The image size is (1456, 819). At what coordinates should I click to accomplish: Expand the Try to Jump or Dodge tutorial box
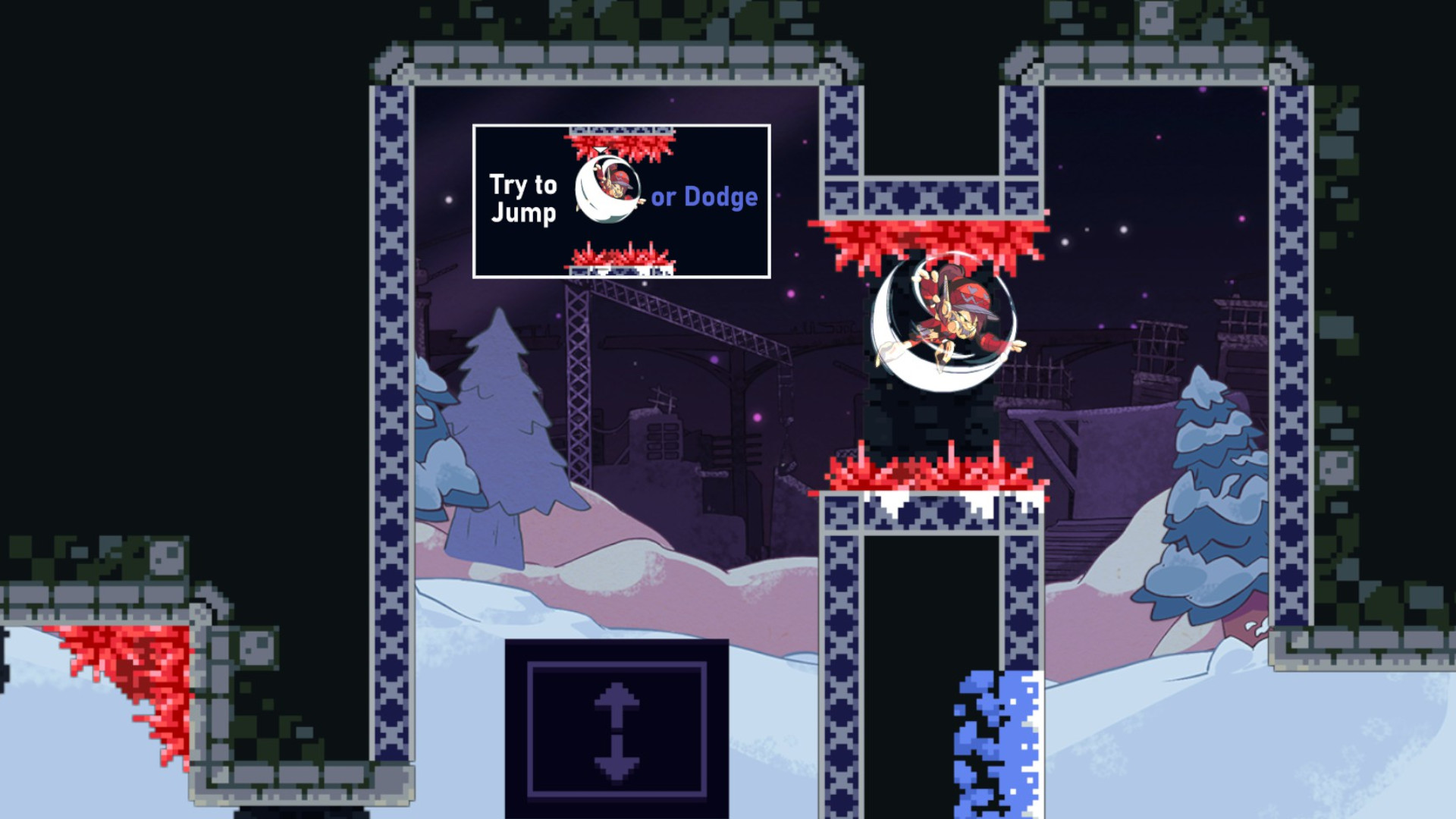622,201
